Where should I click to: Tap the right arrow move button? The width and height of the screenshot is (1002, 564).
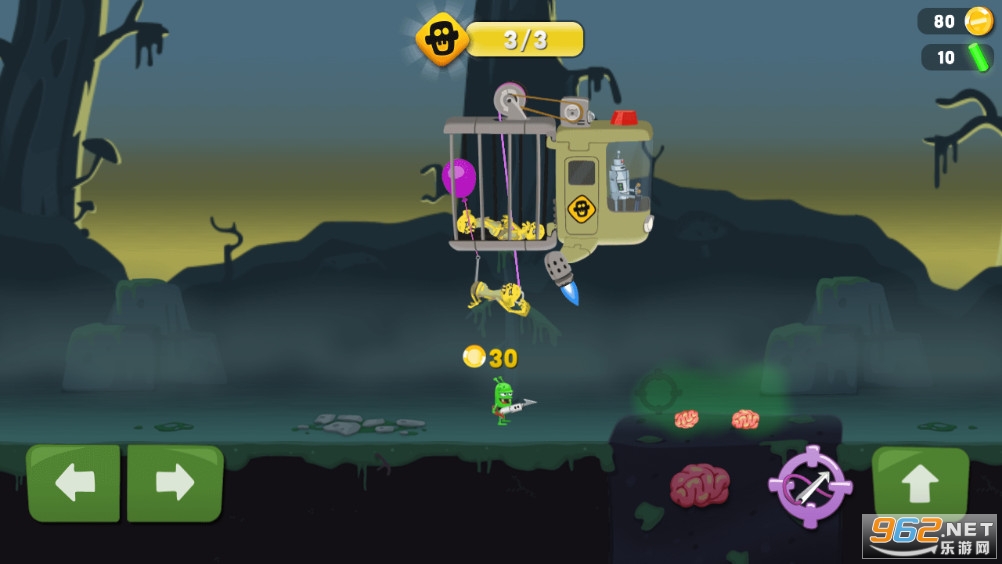click(x=175, y=483)
